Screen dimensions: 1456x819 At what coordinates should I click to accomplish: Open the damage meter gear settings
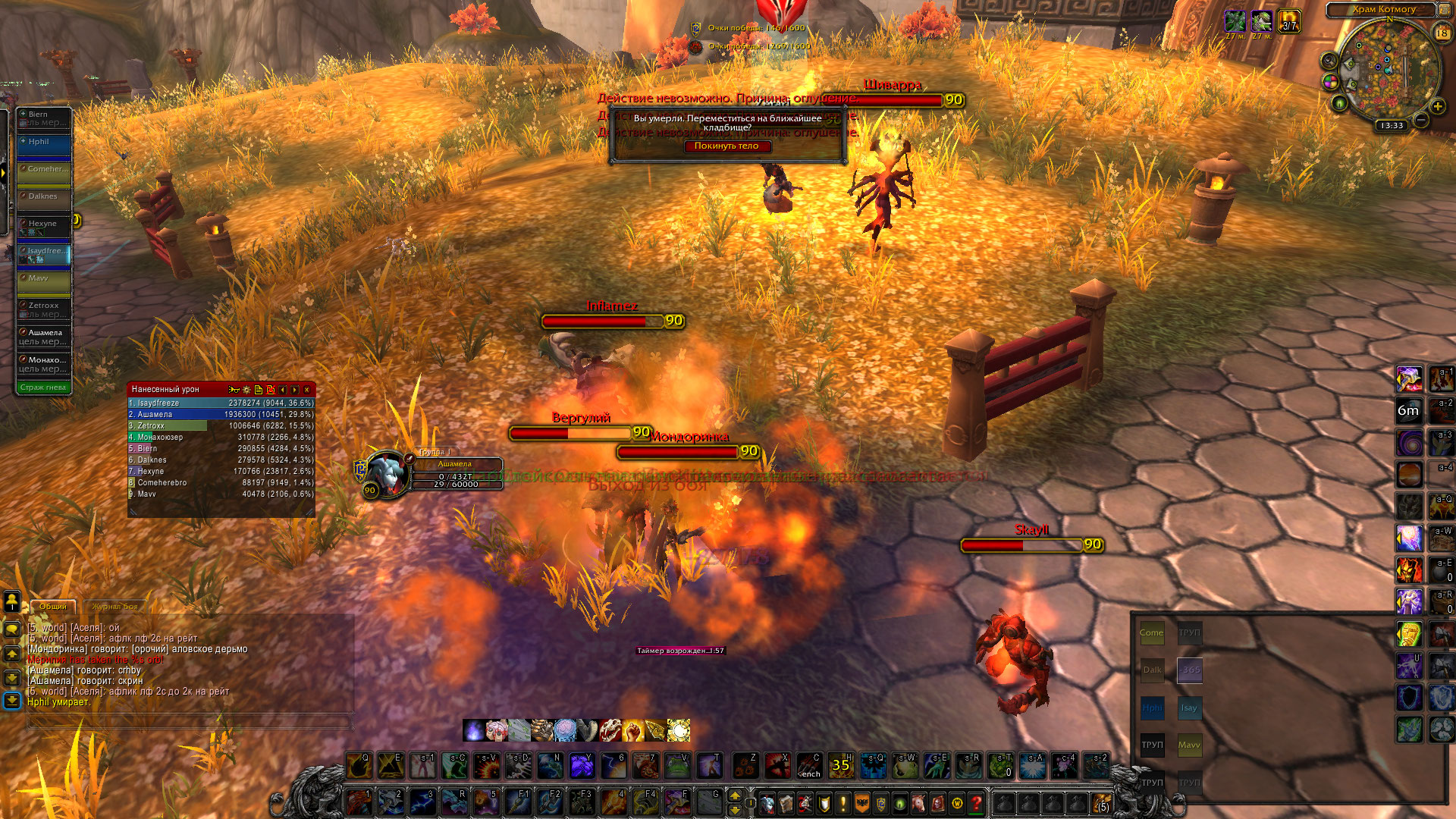(246, 390)
